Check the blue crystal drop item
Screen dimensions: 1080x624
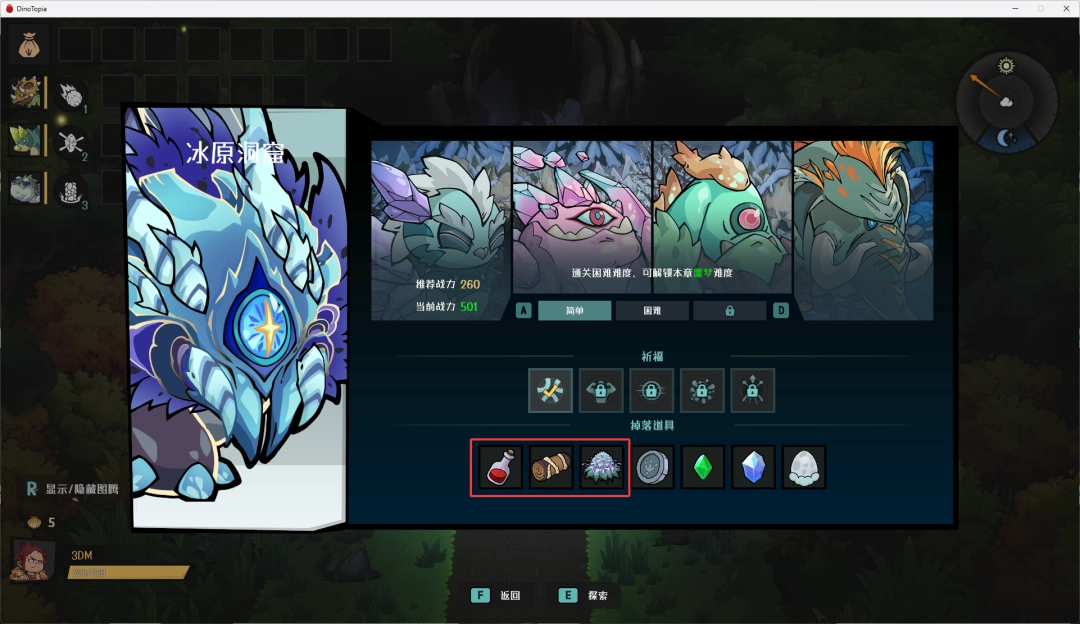(753, 467)
